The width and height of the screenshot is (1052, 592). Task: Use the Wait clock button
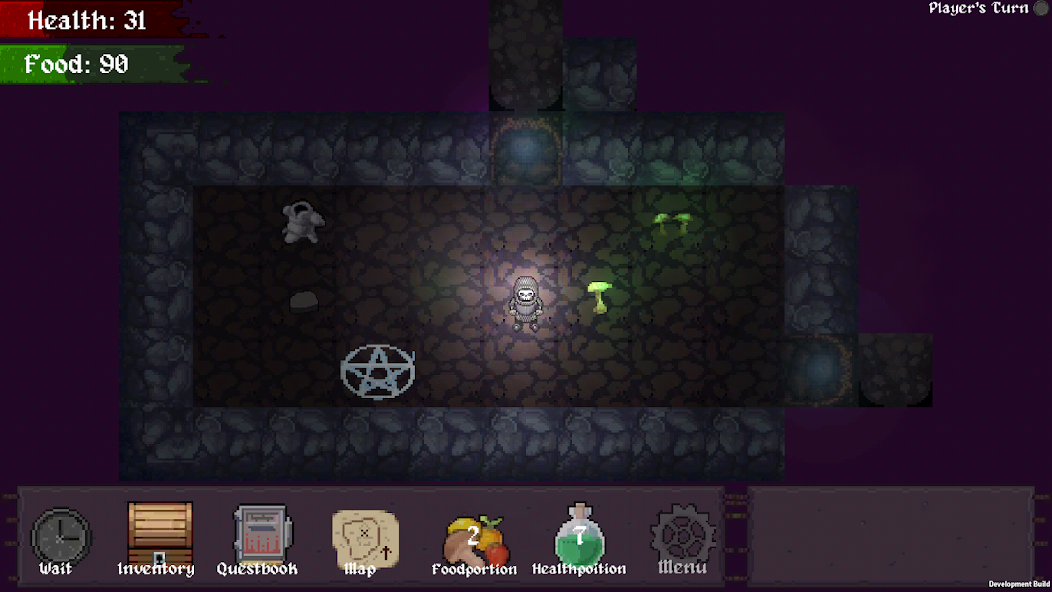pos(60,538)
